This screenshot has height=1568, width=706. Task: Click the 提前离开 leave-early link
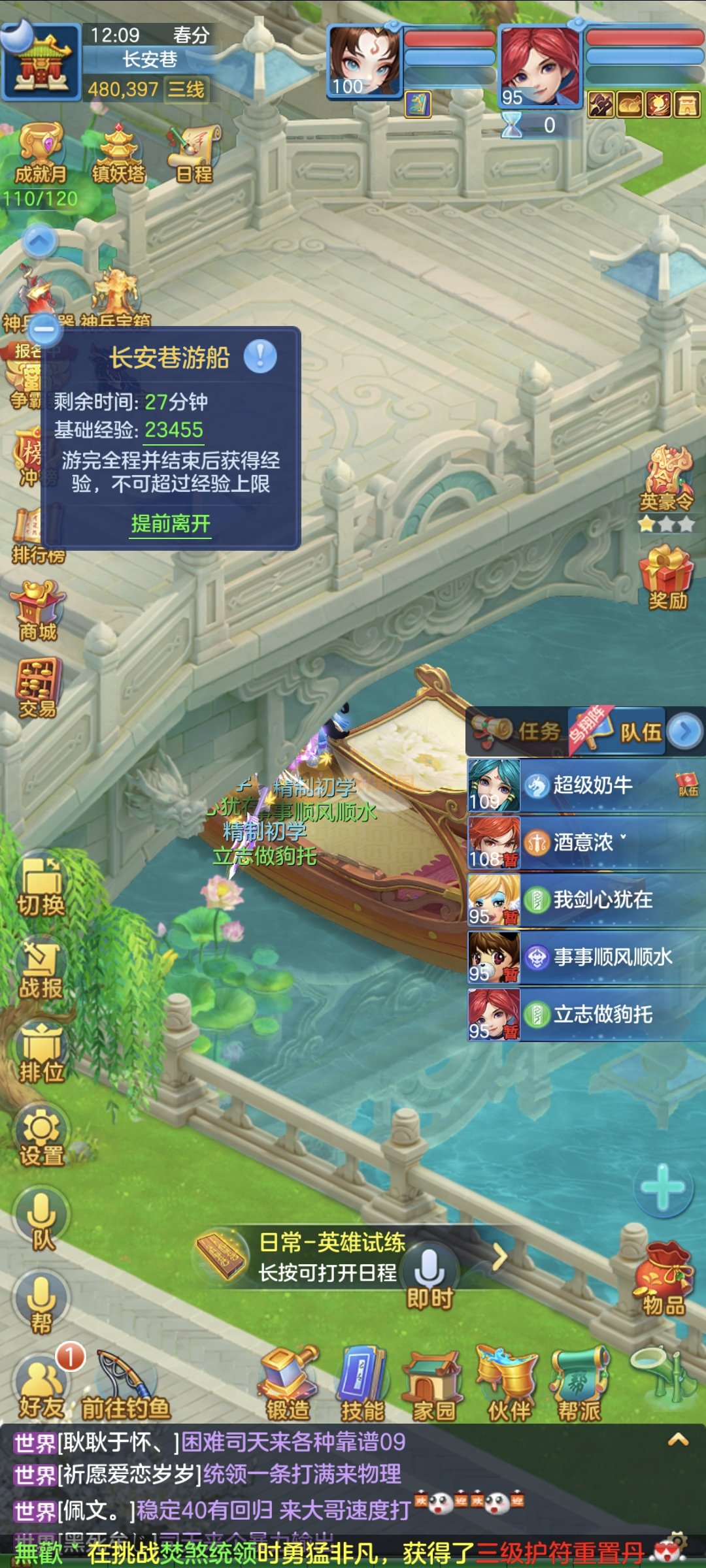pos(171,523)
